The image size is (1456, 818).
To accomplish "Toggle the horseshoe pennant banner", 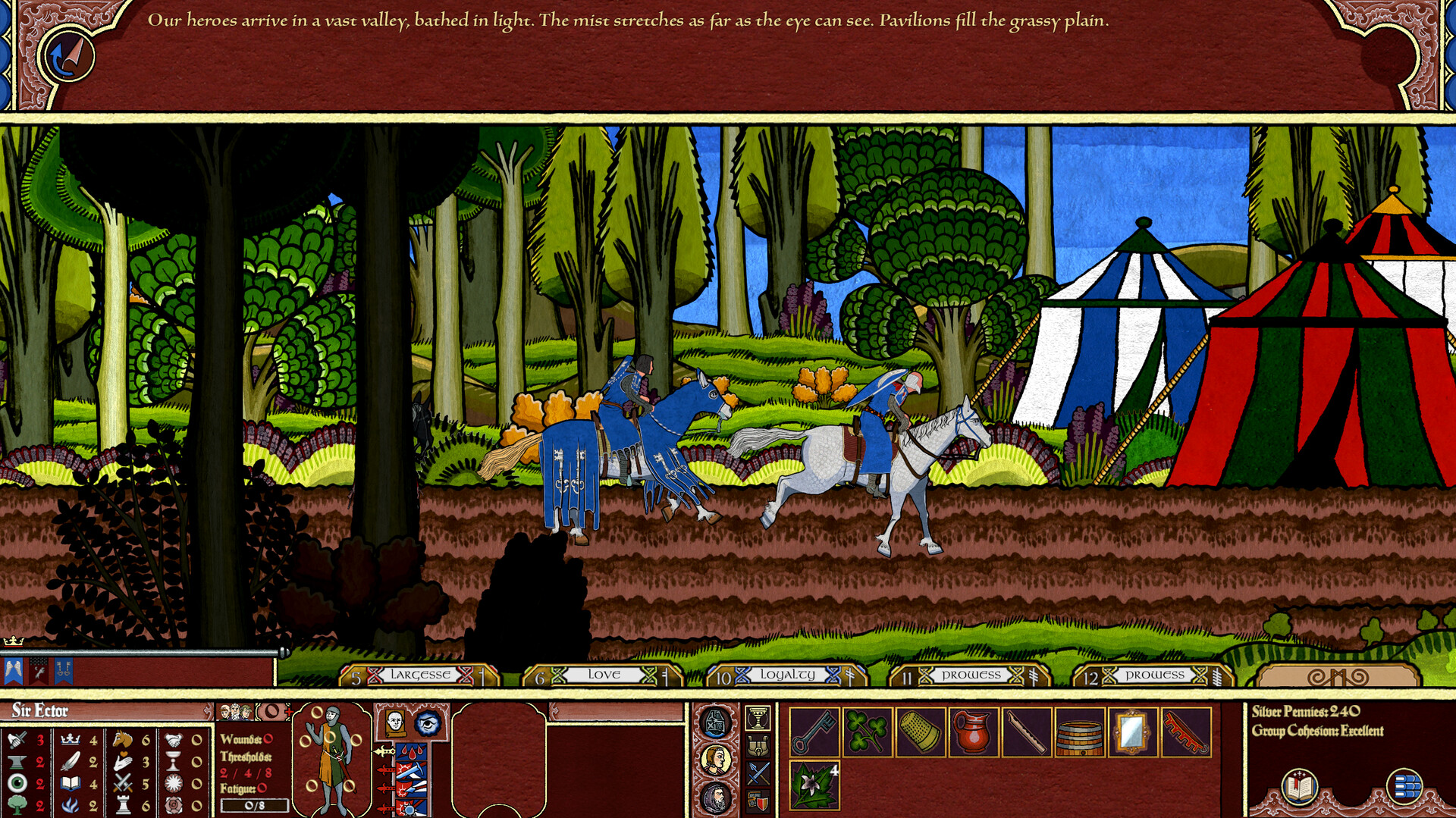I will 38,671.
